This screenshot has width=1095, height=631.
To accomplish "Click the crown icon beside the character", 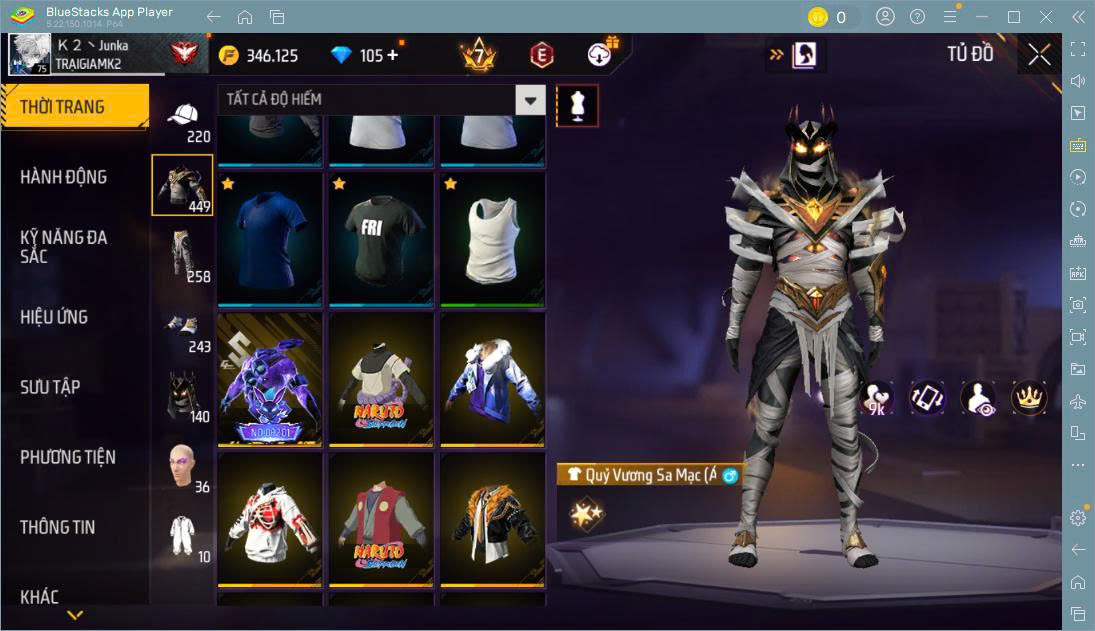I will [x=1028, y=398].
